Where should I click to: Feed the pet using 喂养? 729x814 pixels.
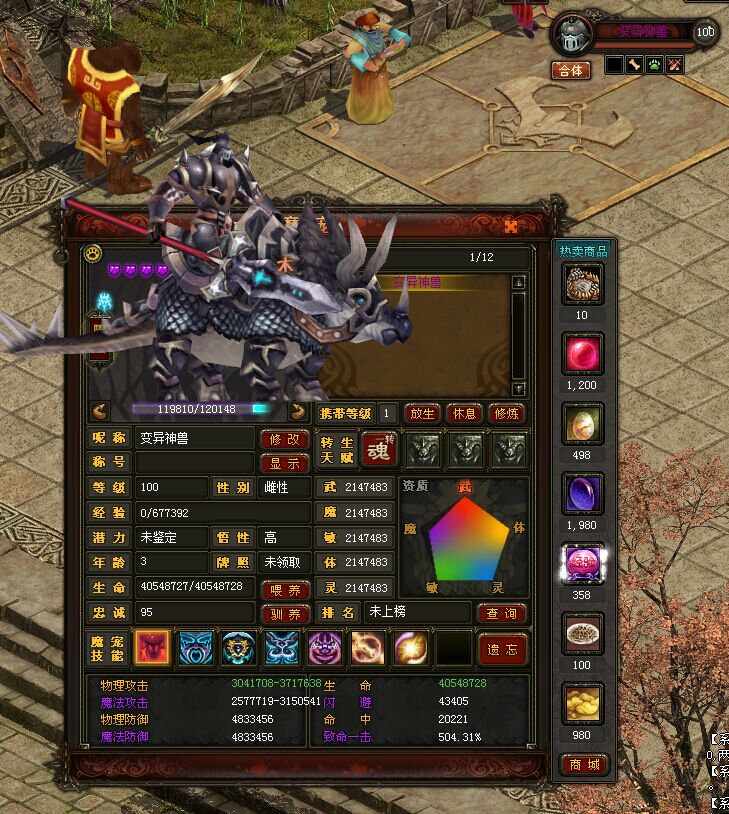pos(284,590)
